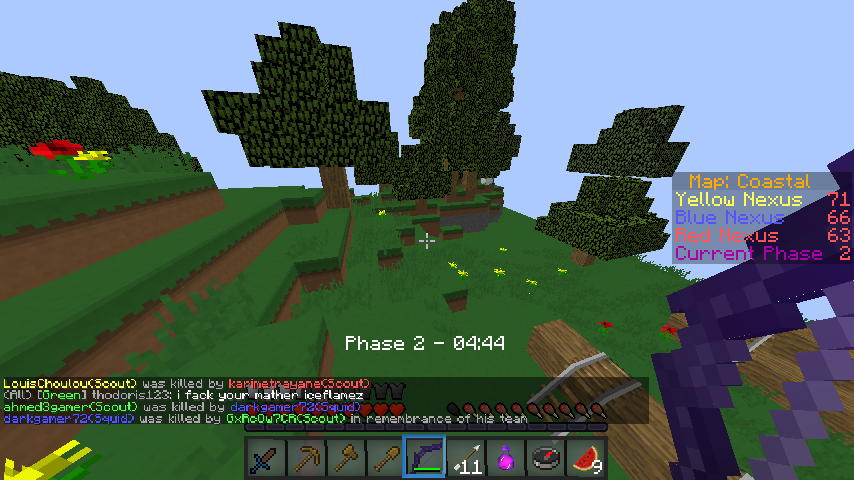Viewport: 854px width, 480px height.
Task: Select the purple potion slot
Action: click(x=505, y=458)
